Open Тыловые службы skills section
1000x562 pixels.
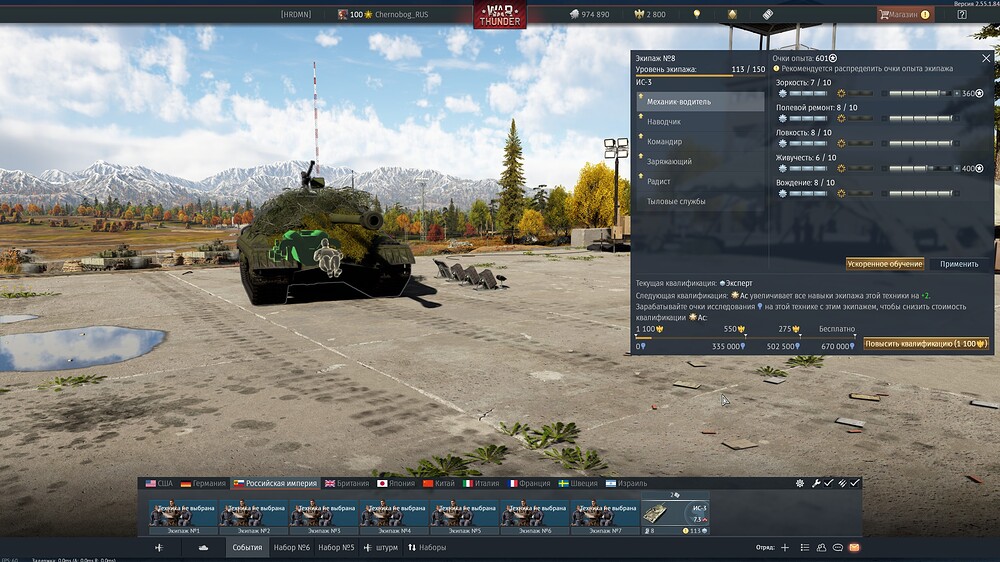[676, 201]
